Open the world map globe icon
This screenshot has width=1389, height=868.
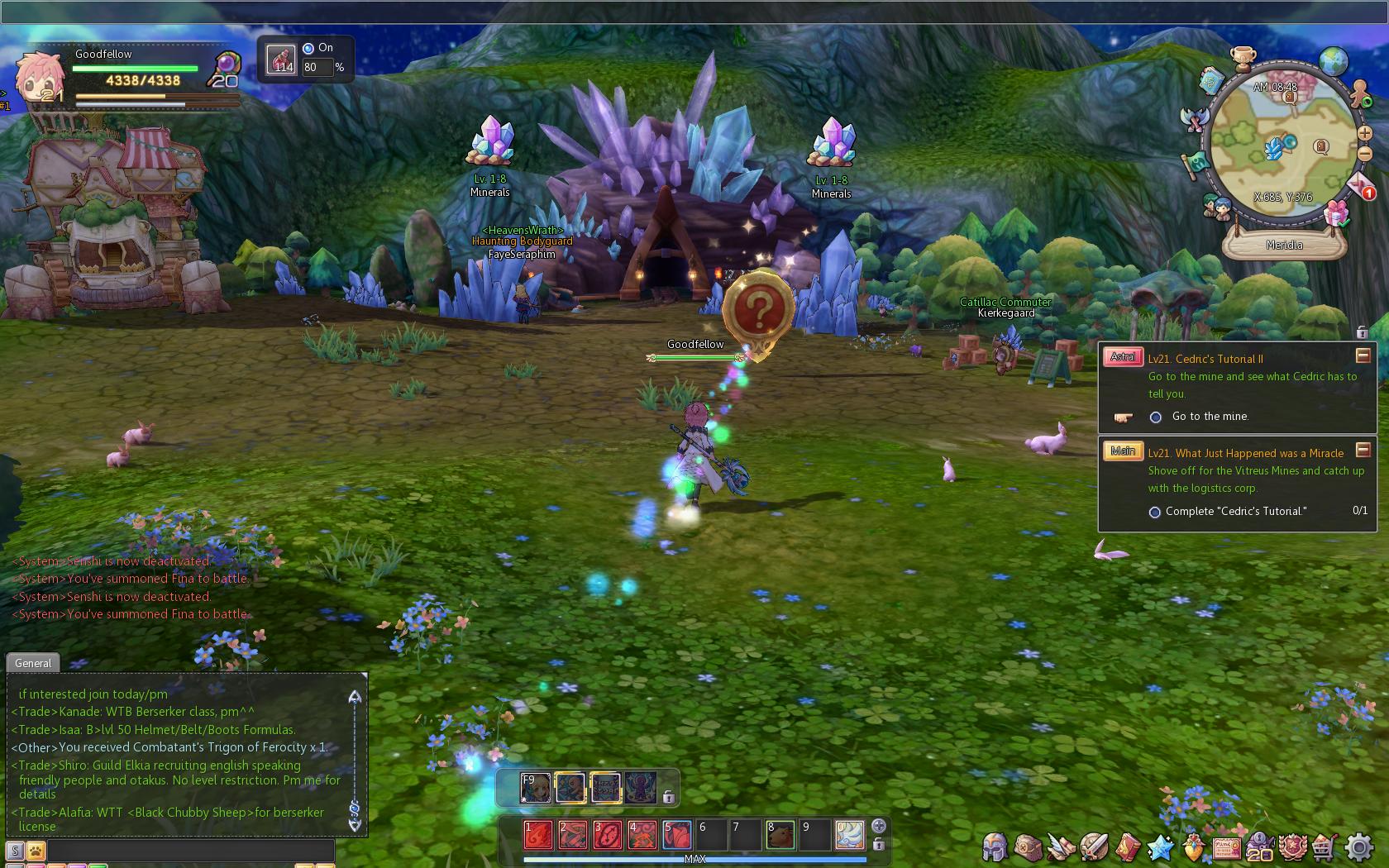[1334, 60]
